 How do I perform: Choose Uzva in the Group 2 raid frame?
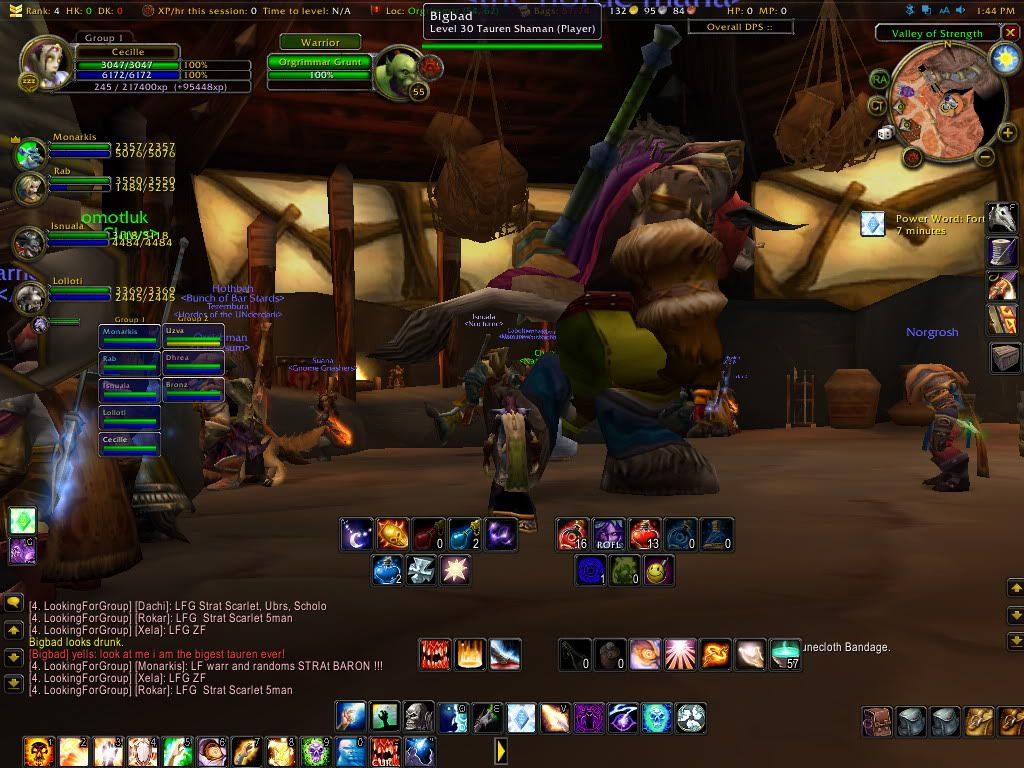tap(193, 336)
